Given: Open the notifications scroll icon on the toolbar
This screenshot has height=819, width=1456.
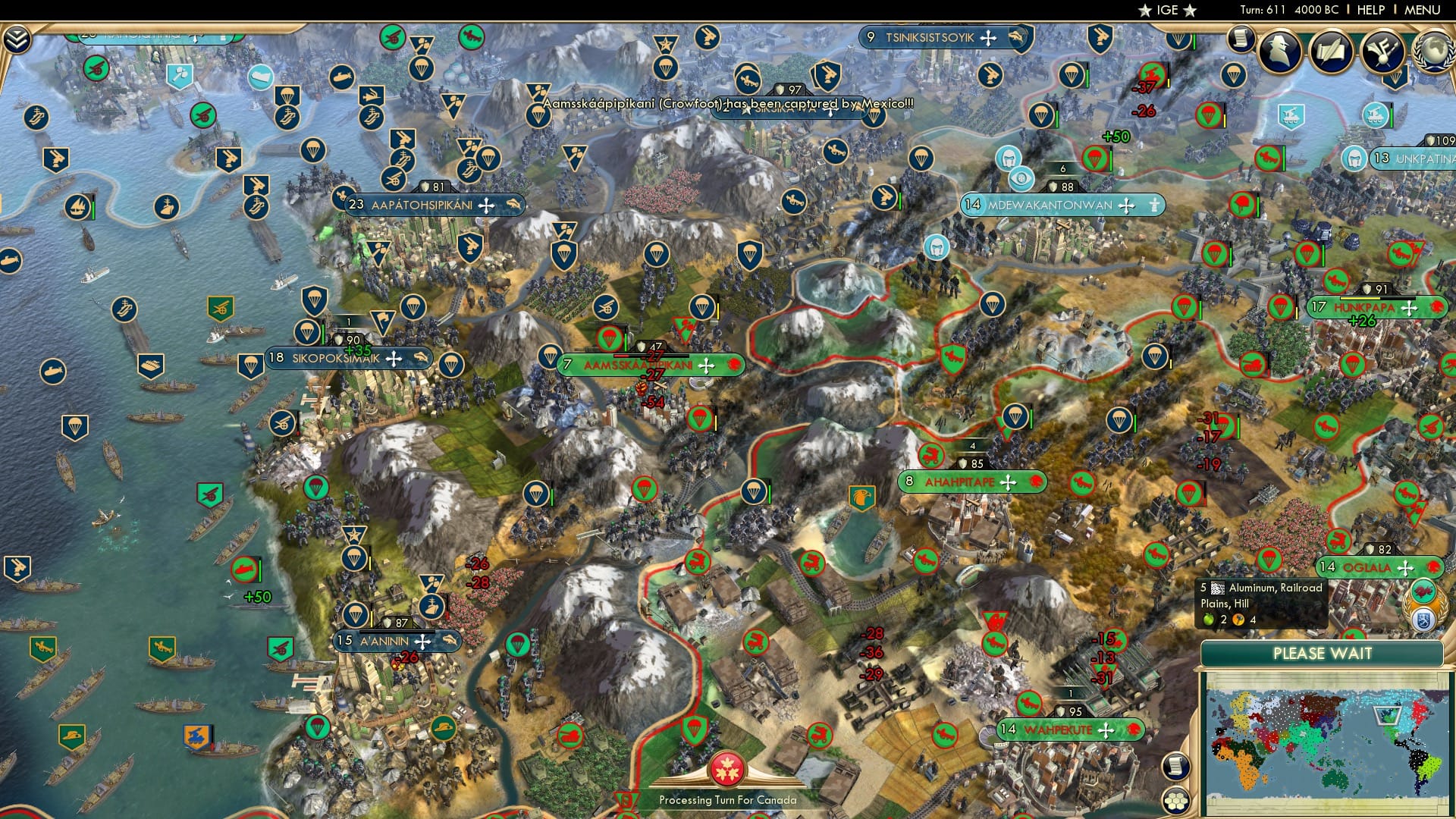Looking at the screenshot, I should click(1241, 40).
